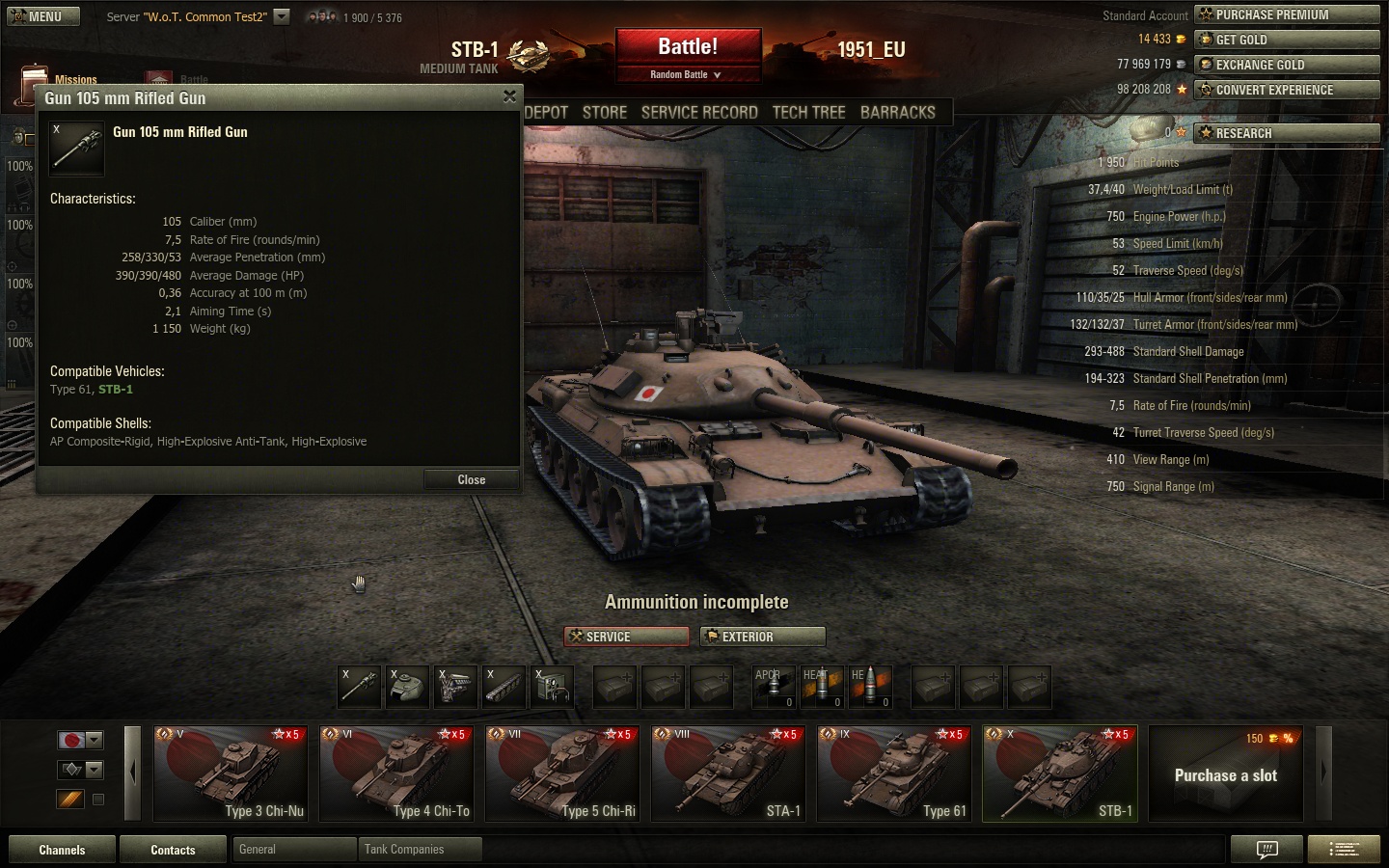Open the Contacts list

tap(173, 850)
